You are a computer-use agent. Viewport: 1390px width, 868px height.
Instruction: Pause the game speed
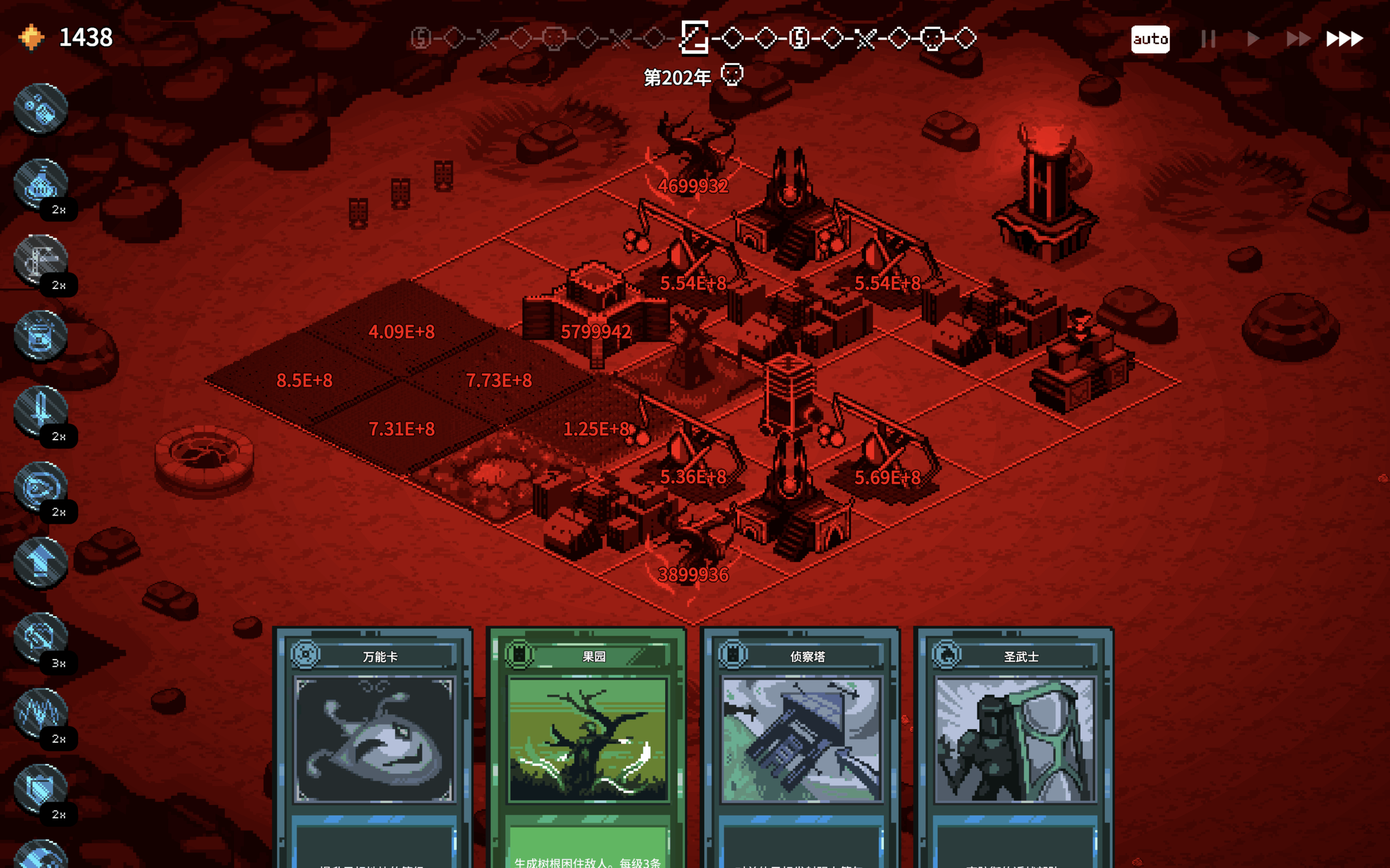point(1208,39)
